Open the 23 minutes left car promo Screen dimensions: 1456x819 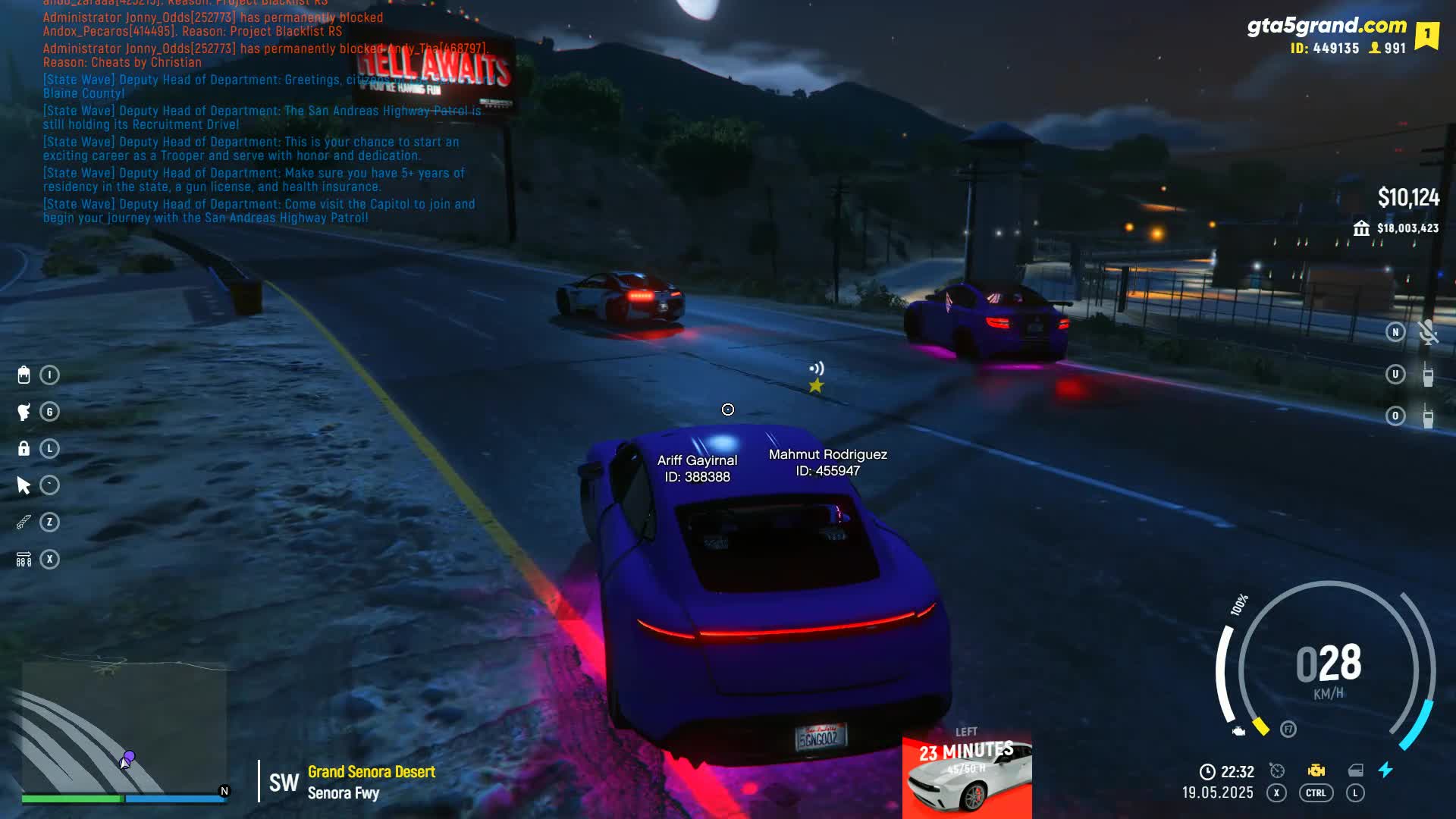coord(967,773)
